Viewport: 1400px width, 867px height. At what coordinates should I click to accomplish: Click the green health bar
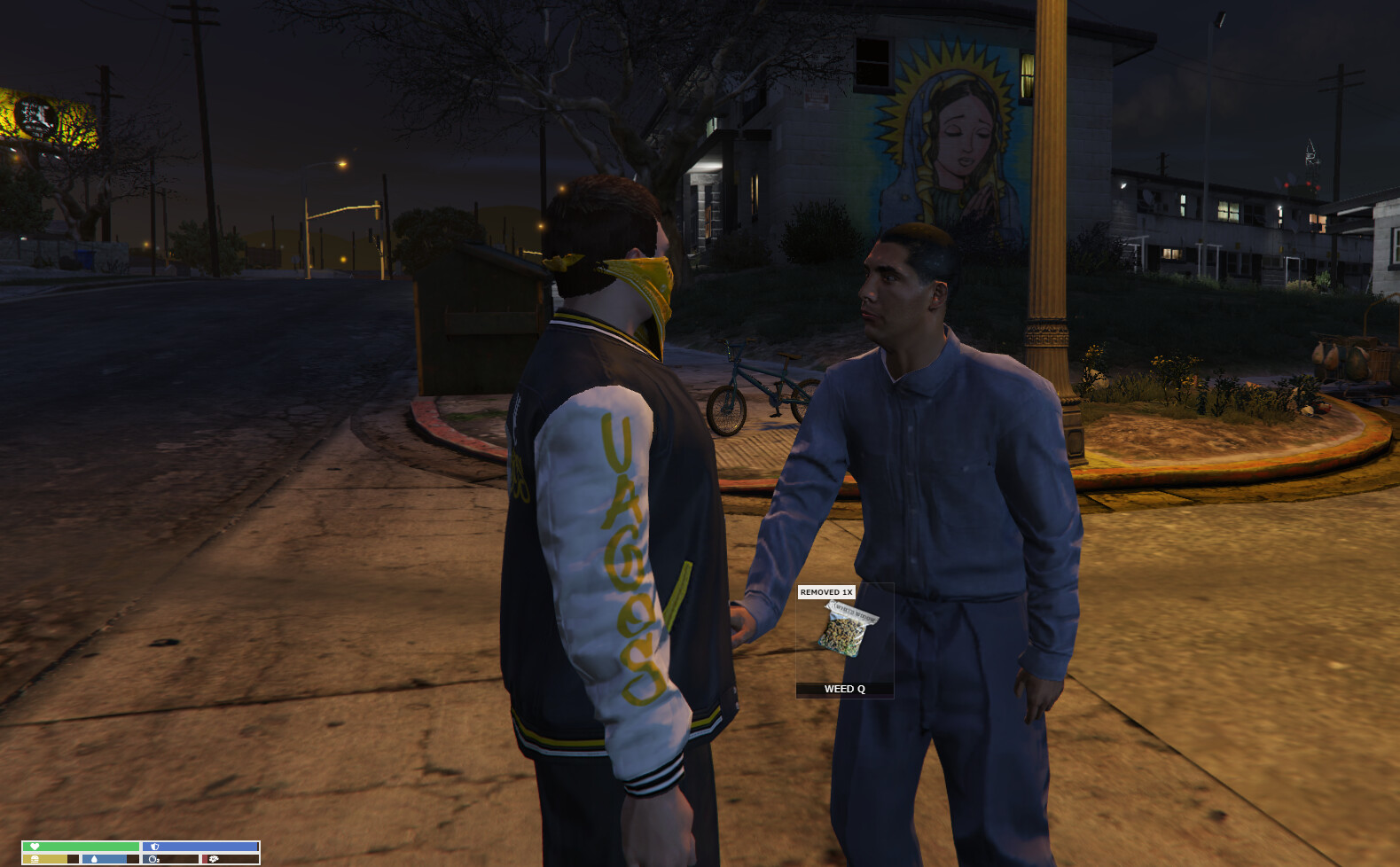point(80,847)
